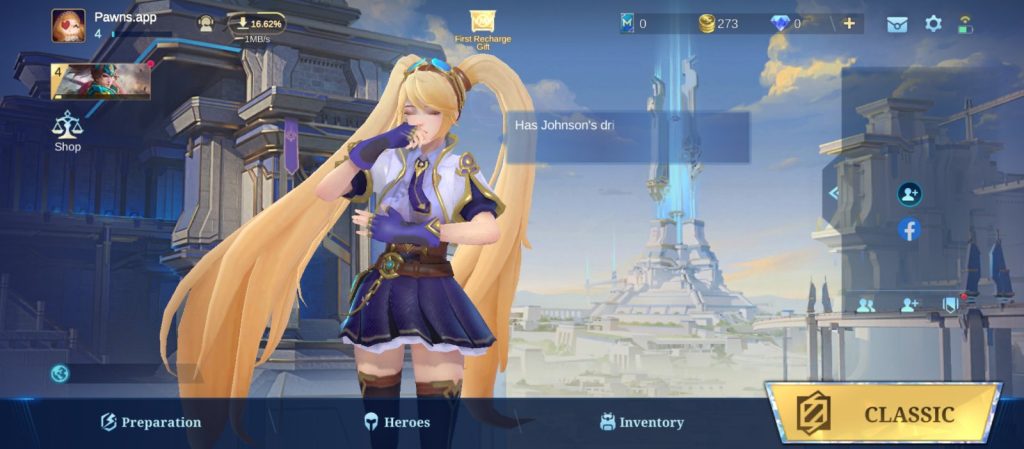
Task: Open the headset customer service icon
Action: (206, 24)
